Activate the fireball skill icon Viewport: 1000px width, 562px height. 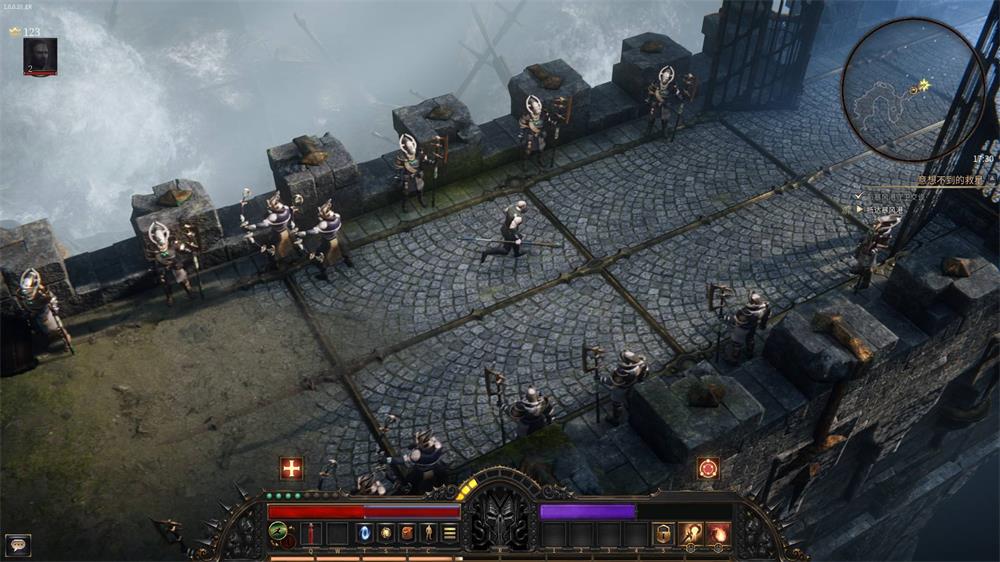click(717, 534)
